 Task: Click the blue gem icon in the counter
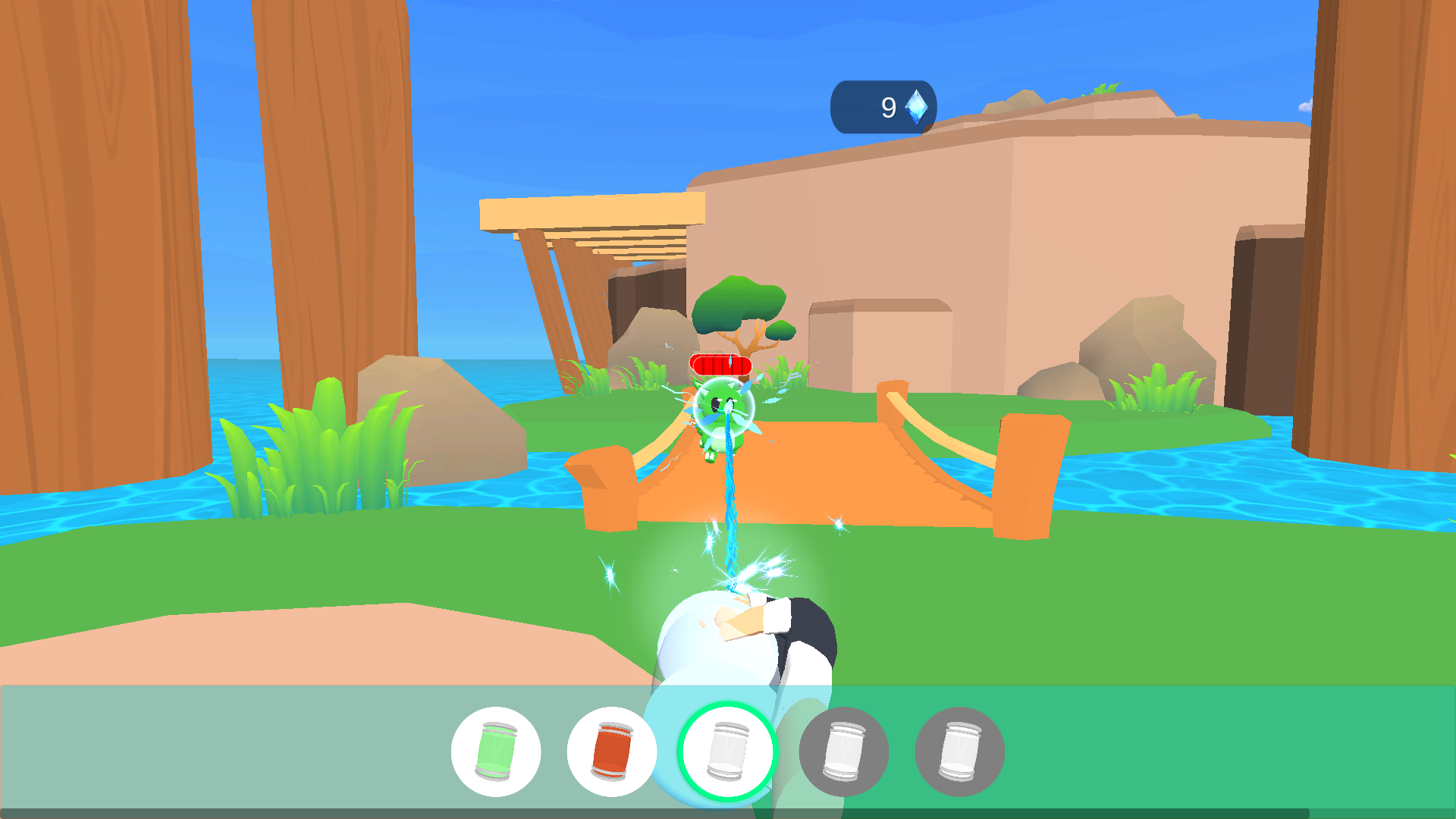916,105
